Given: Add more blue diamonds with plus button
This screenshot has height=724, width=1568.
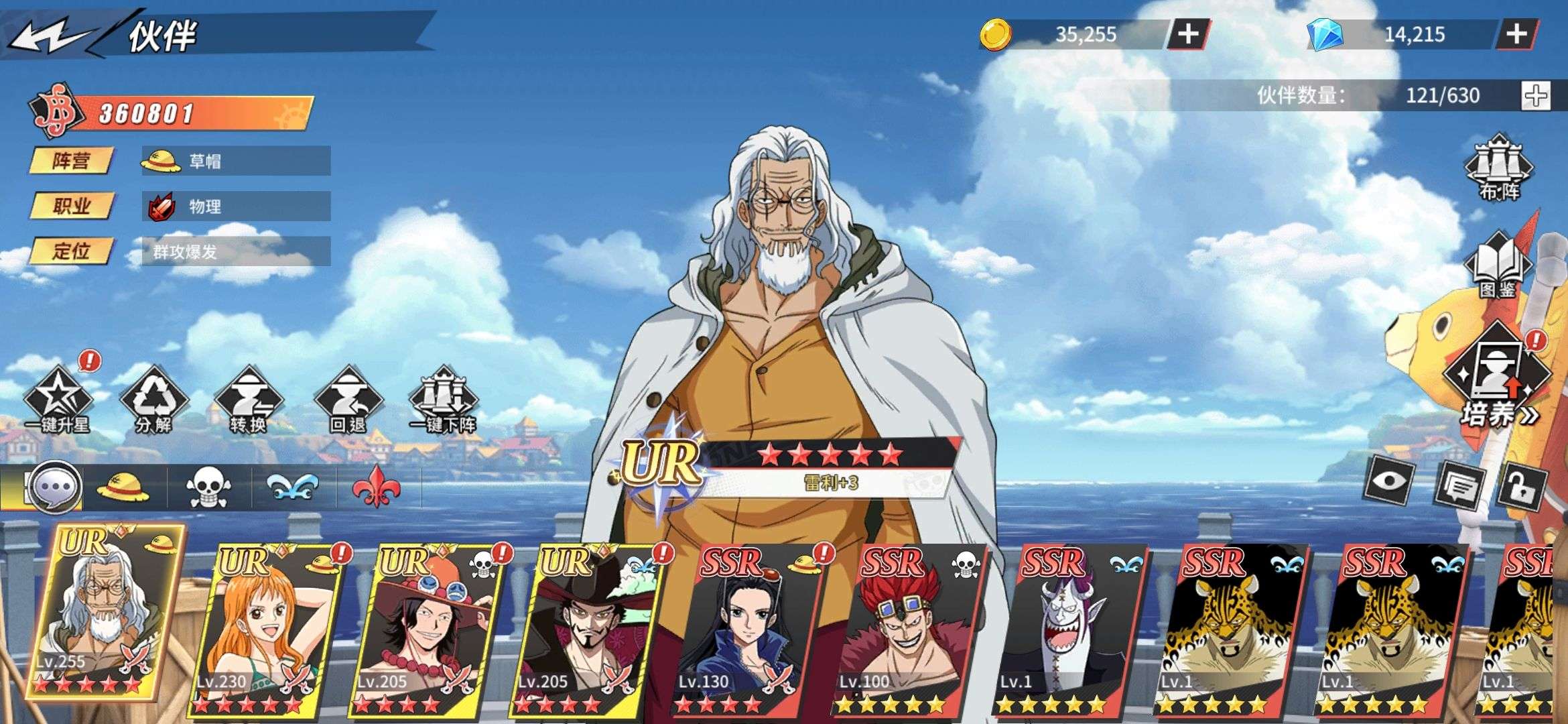Looking at the screenshot, I should coord(1517,34).
